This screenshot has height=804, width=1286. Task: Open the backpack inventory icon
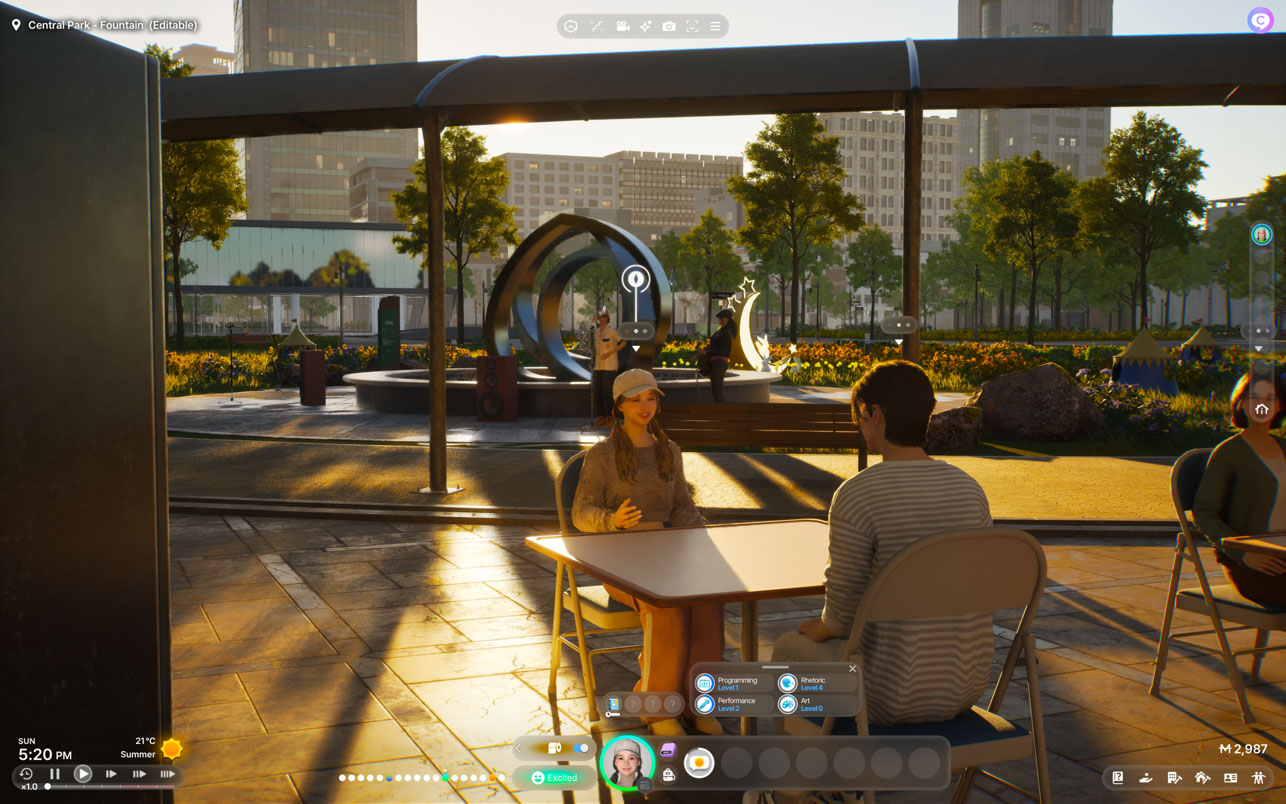669,775
